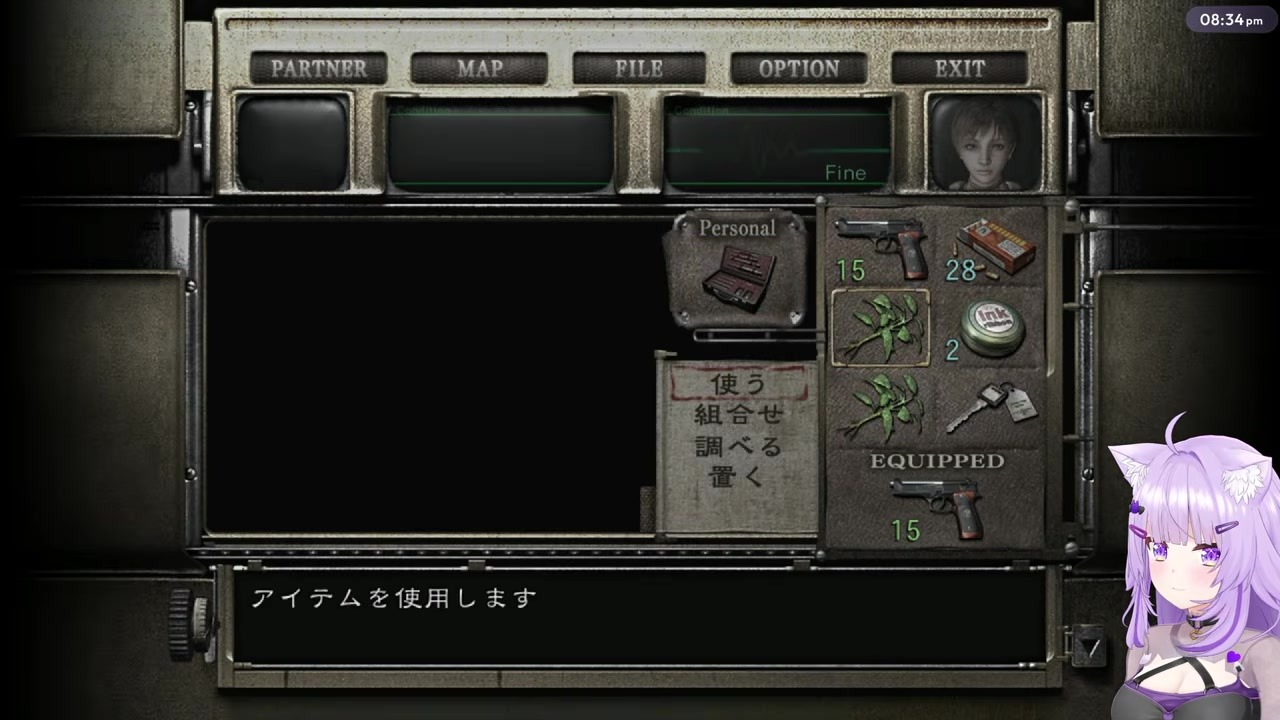This screenshot has width=1280, height=720.
Task: Select 組合せ to combine items
Action: pos(737,414)
